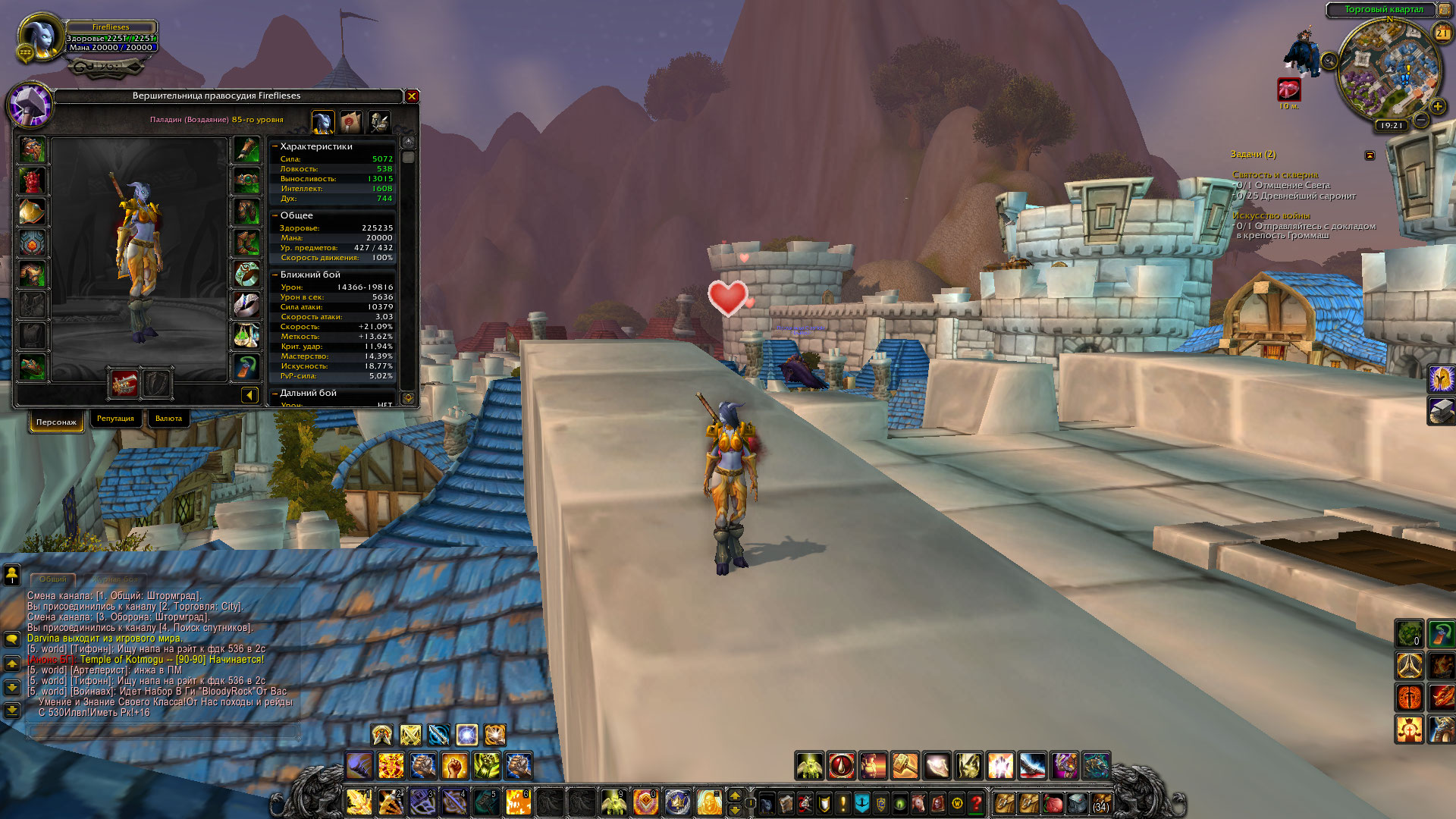Switch to the Репутация tab
This screenshot has width=1456, height=819.
click(x=115, y=419)
